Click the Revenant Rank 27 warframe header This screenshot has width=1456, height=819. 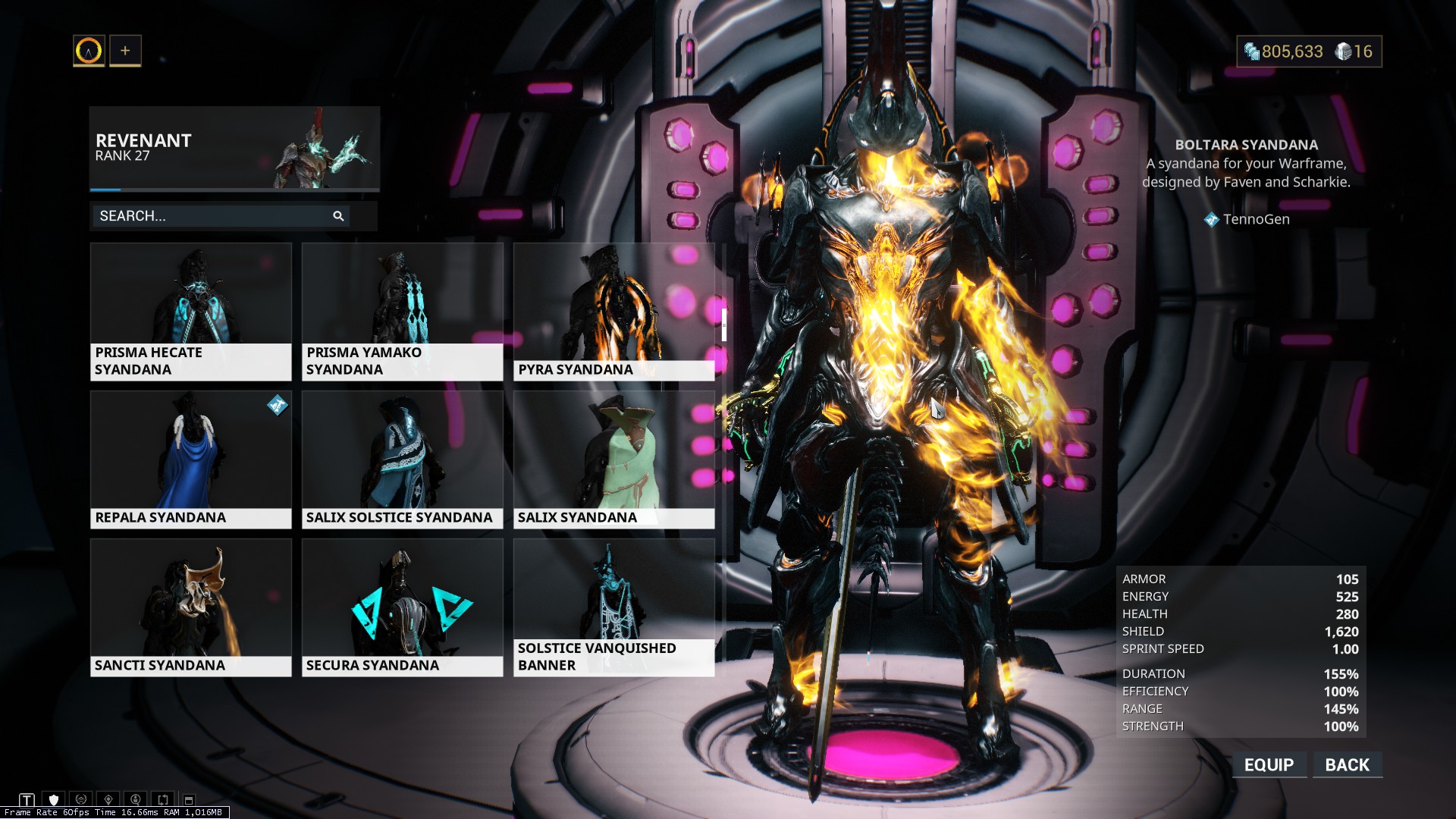tap(234, 148)
